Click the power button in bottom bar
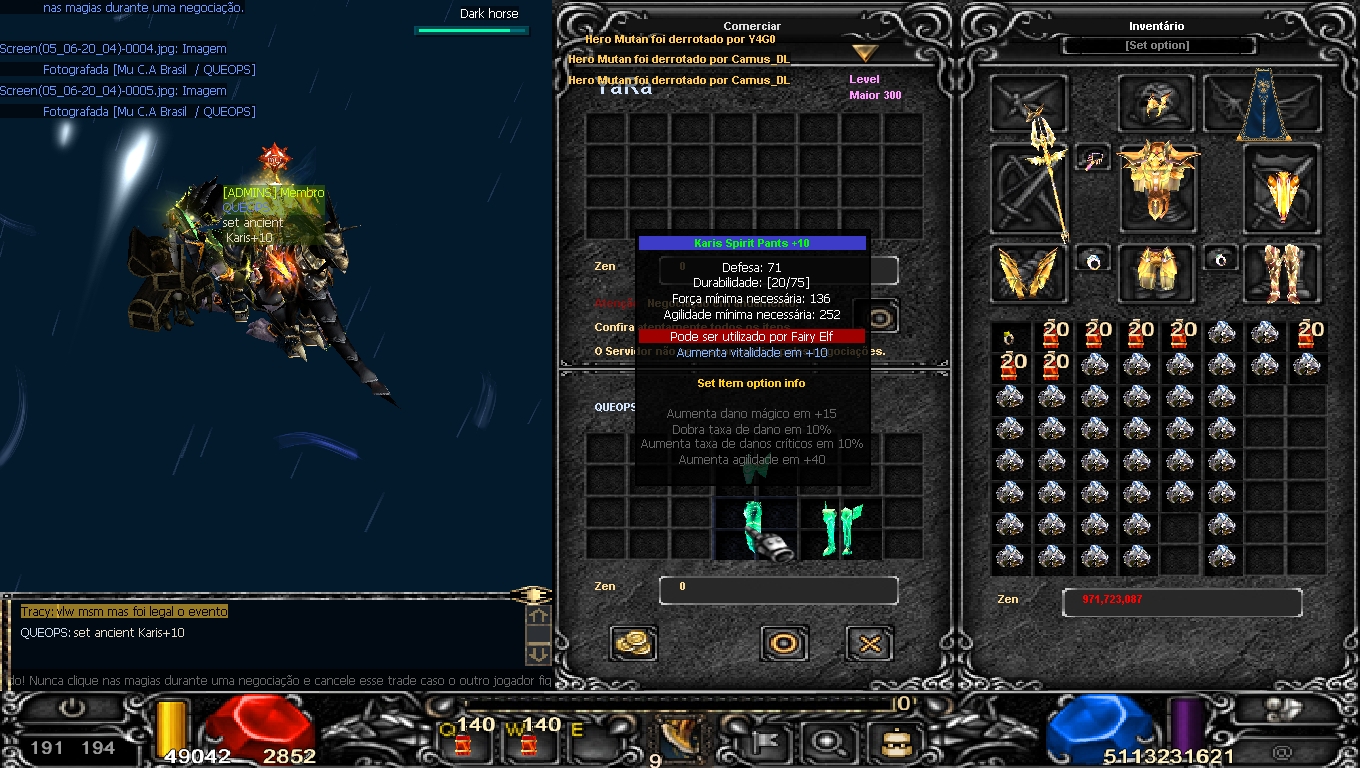Viewport: 1360px width, 768px height. click(x=73, y=708)
